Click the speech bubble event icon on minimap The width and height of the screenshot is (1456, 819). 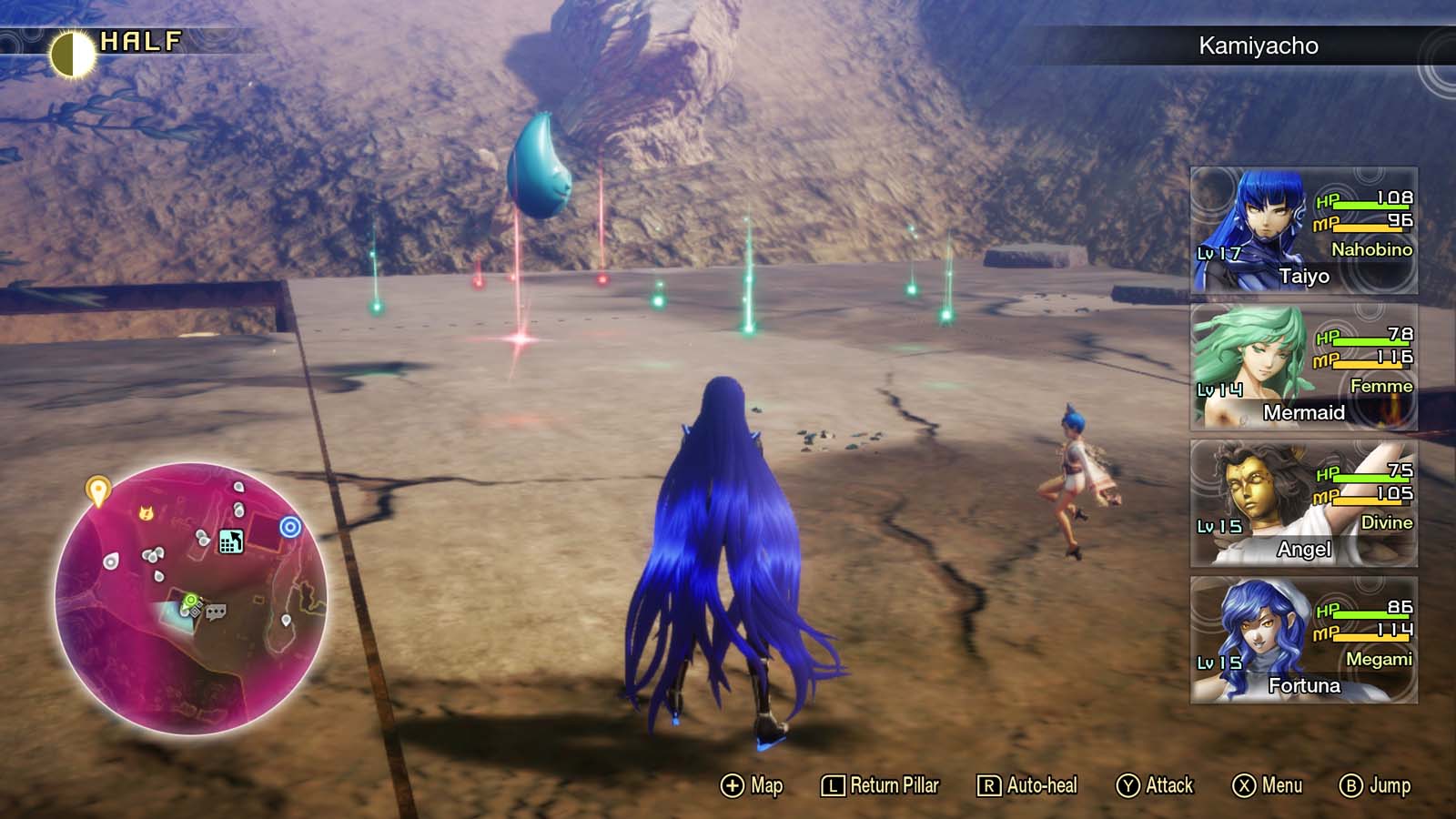click(x=217, y=612)
